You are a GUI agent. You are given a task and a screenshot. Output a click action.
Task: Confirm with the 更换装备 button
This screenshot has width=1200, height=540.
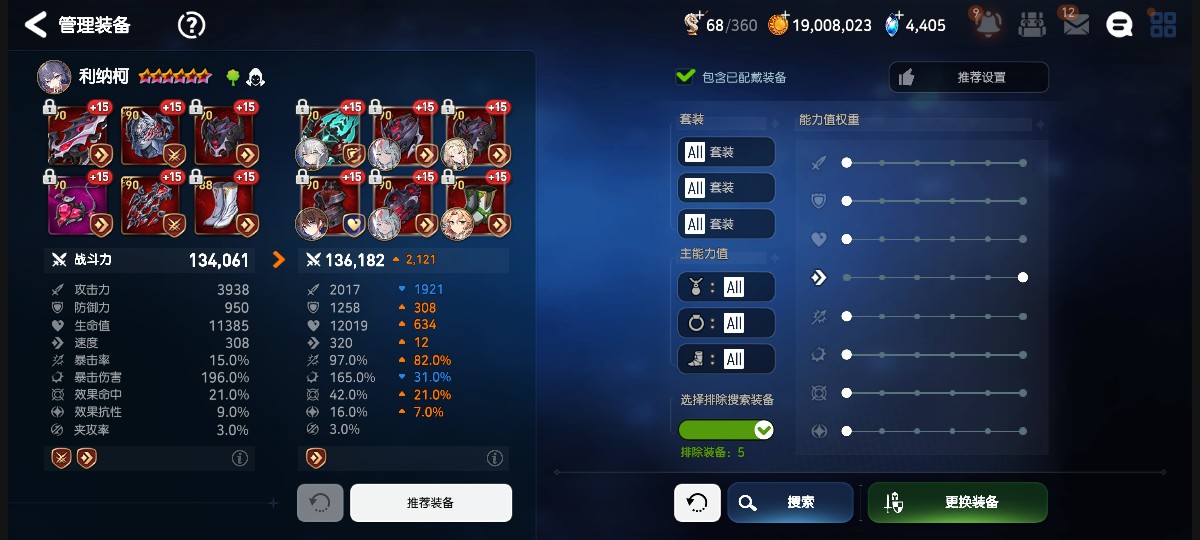[957, 502]
